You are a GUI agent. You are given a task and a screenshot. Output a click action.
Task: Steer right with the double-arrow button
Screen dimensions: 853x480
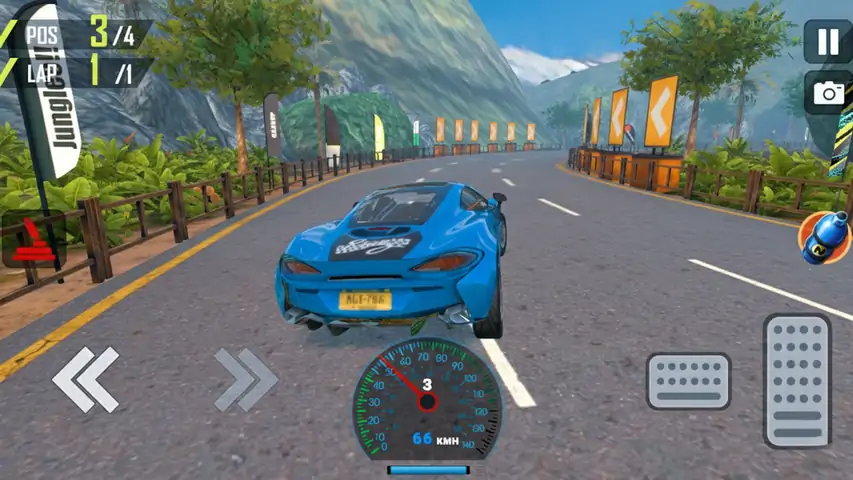click(245, 379)
